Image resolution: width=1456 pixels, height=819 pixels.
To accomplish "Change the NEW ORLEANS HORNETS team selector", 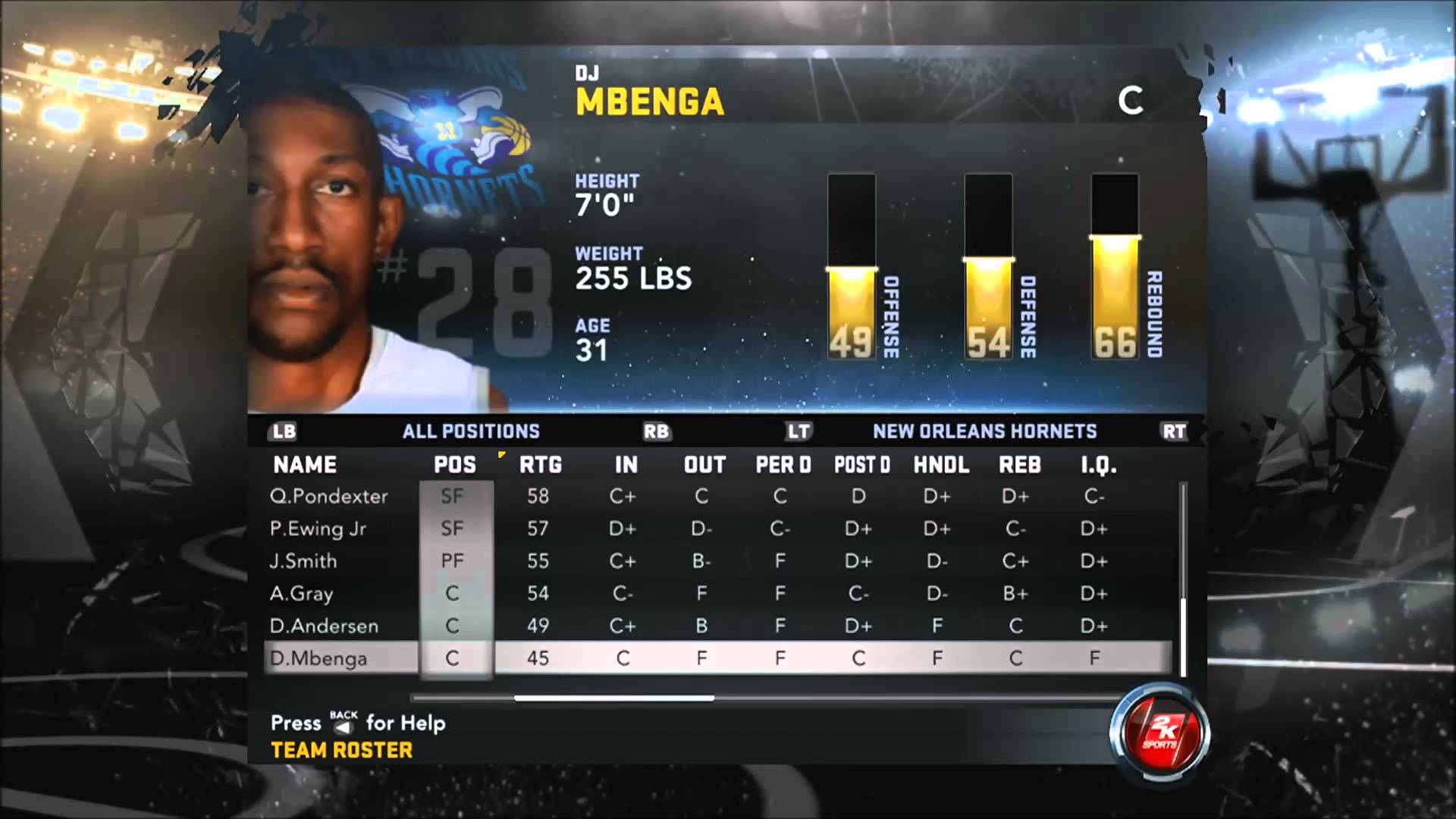I will pyautogui.click(x=984, y=431).
